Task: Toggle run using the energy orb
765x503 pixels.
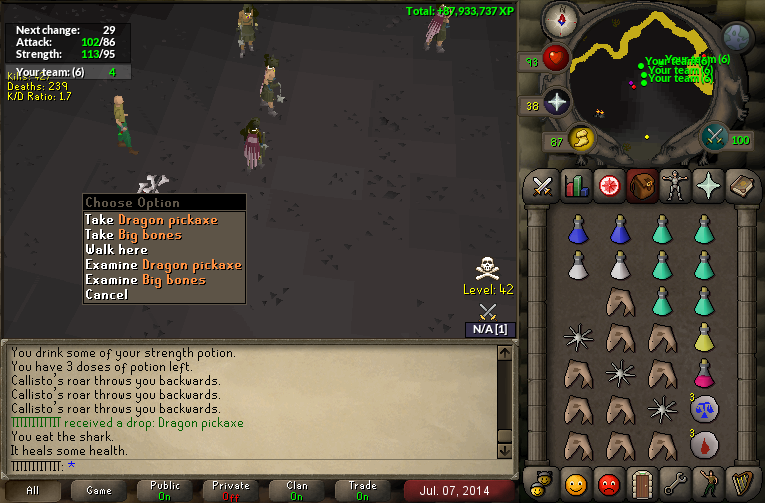Action: [x=581, y=138]
